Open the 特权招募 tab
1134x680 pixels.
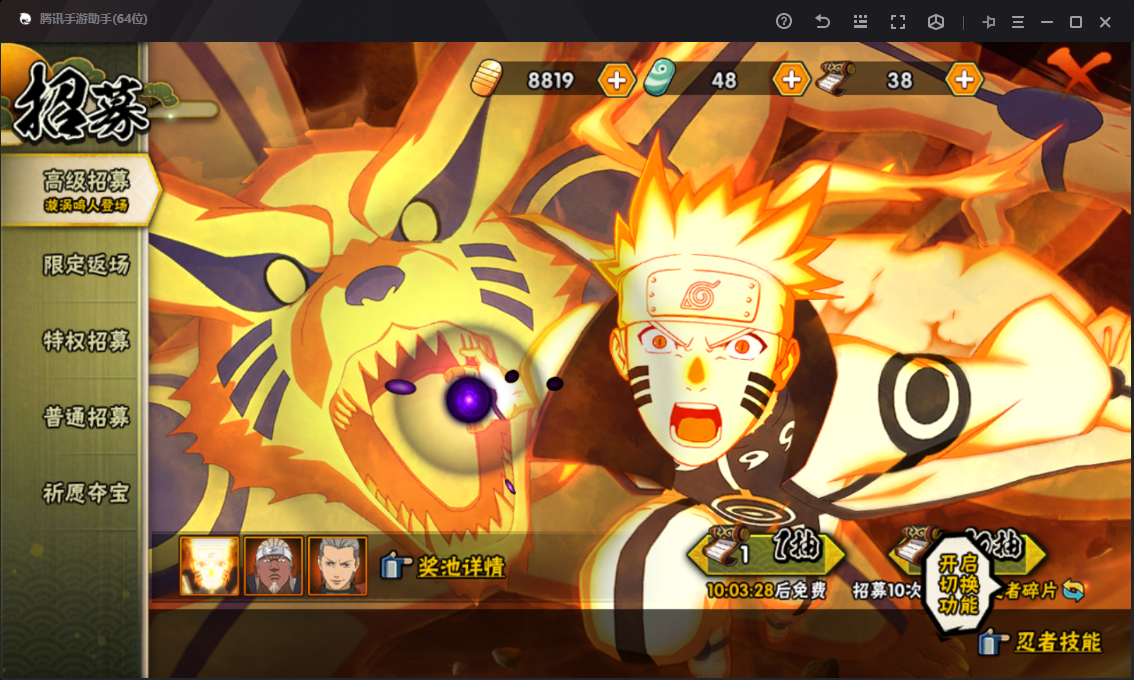click(x=85, y=341)
